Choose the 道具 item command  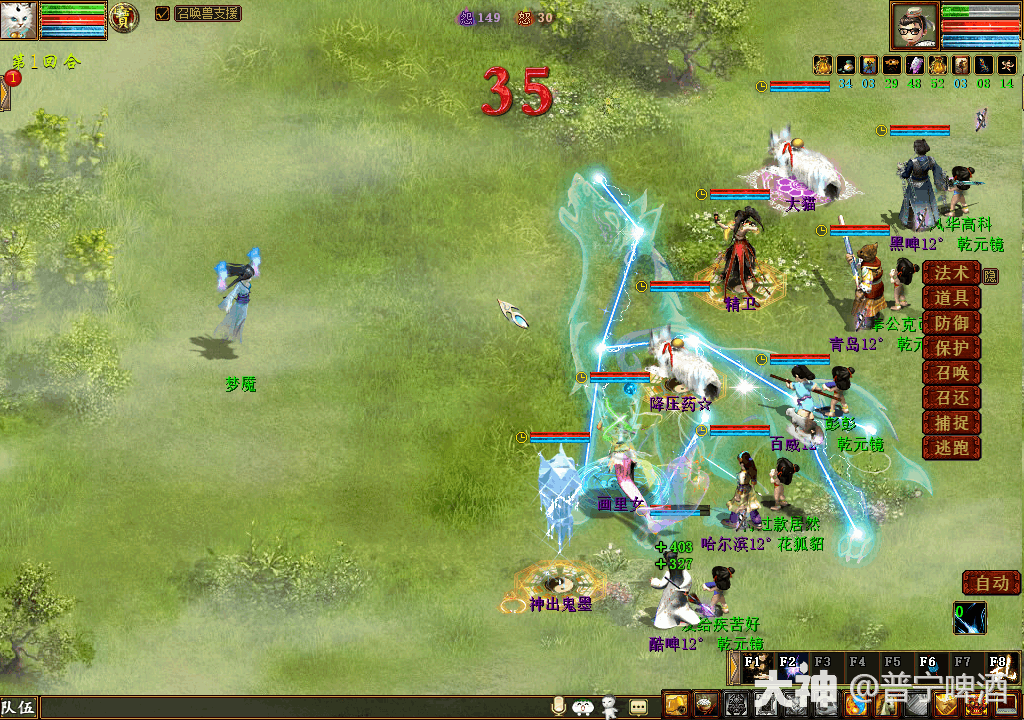point(951,298)
